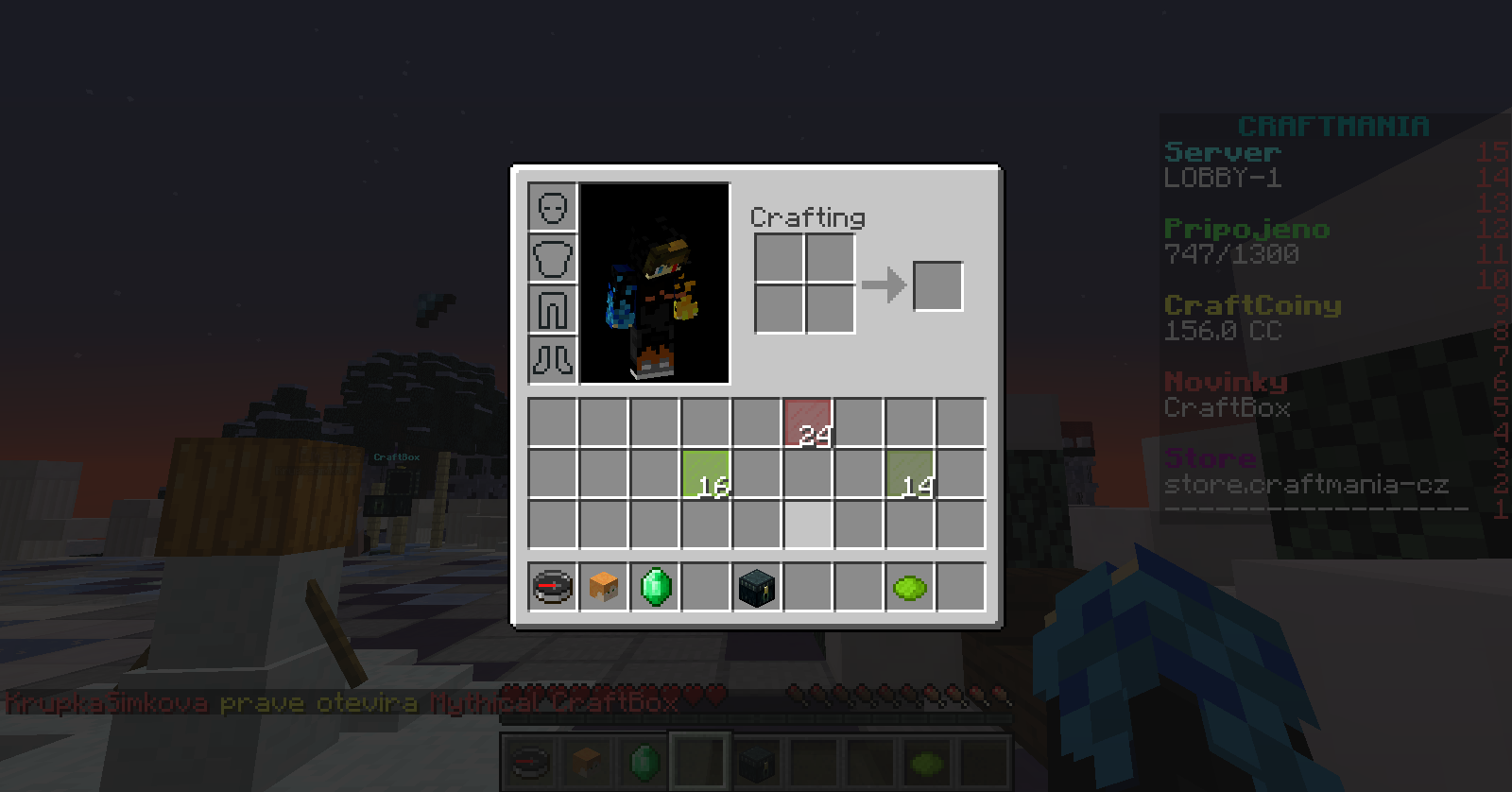1512x792 pixels.
Task: Select the emerald in the inventory
Action: (x=655, y=587)
